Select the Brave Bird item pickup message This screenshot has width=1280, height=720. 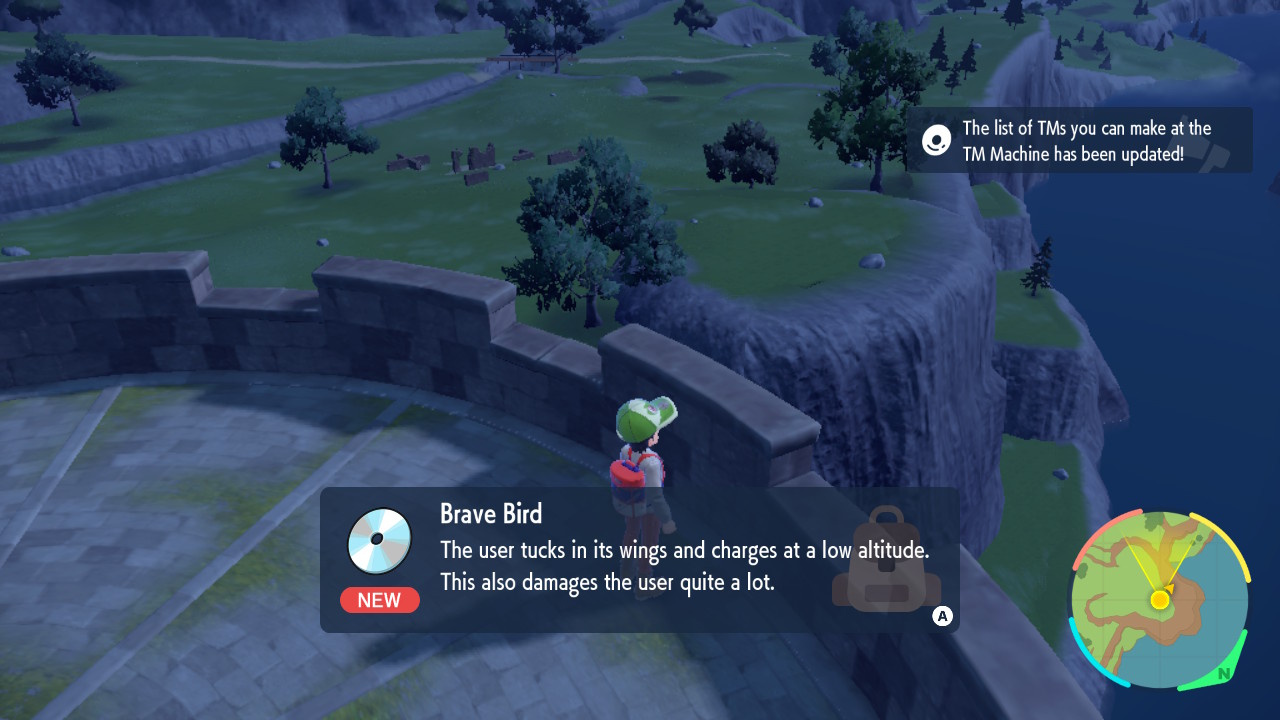coord(640,559)
